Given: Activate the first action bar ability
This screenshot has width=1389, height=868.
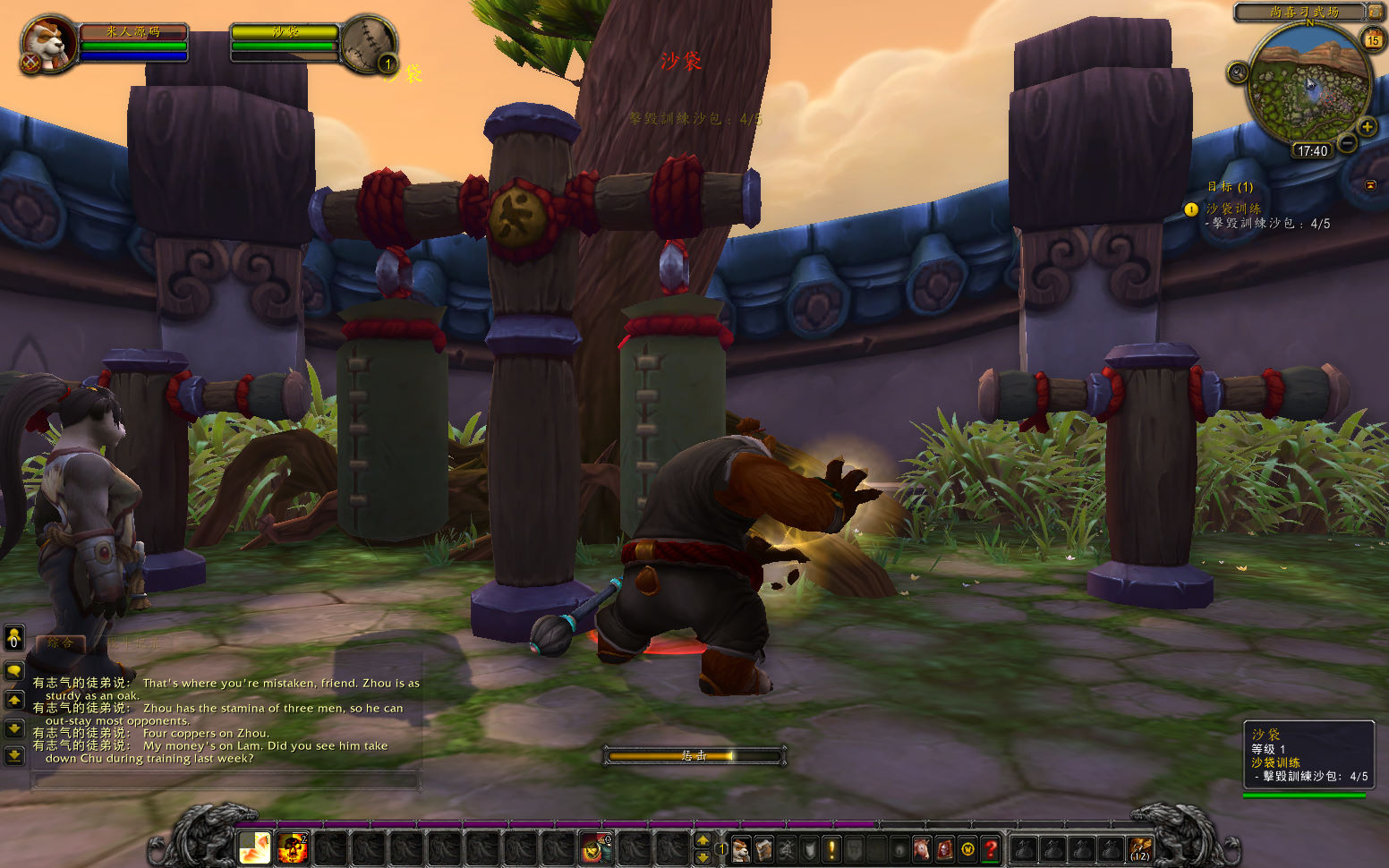Looking at the screenshot, I should click(x=255, y=847).
